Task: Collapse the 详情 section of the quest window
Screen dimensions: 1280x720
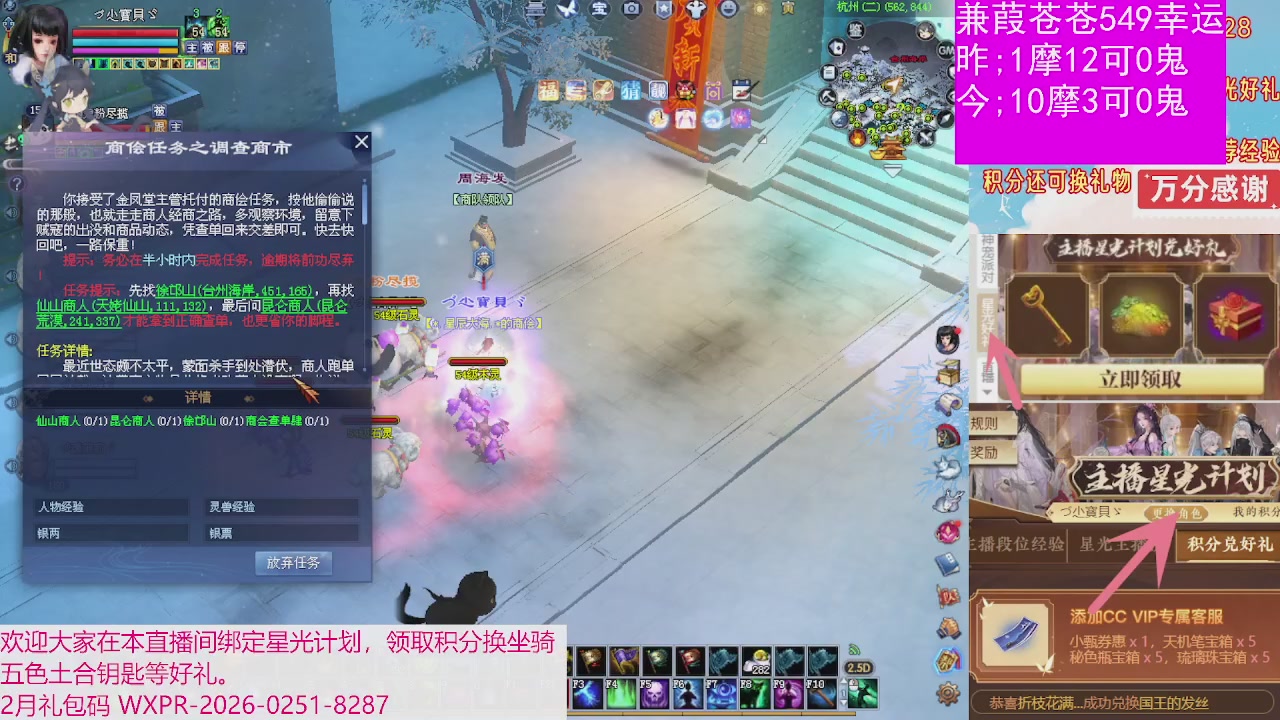Action: coord(197,397)
